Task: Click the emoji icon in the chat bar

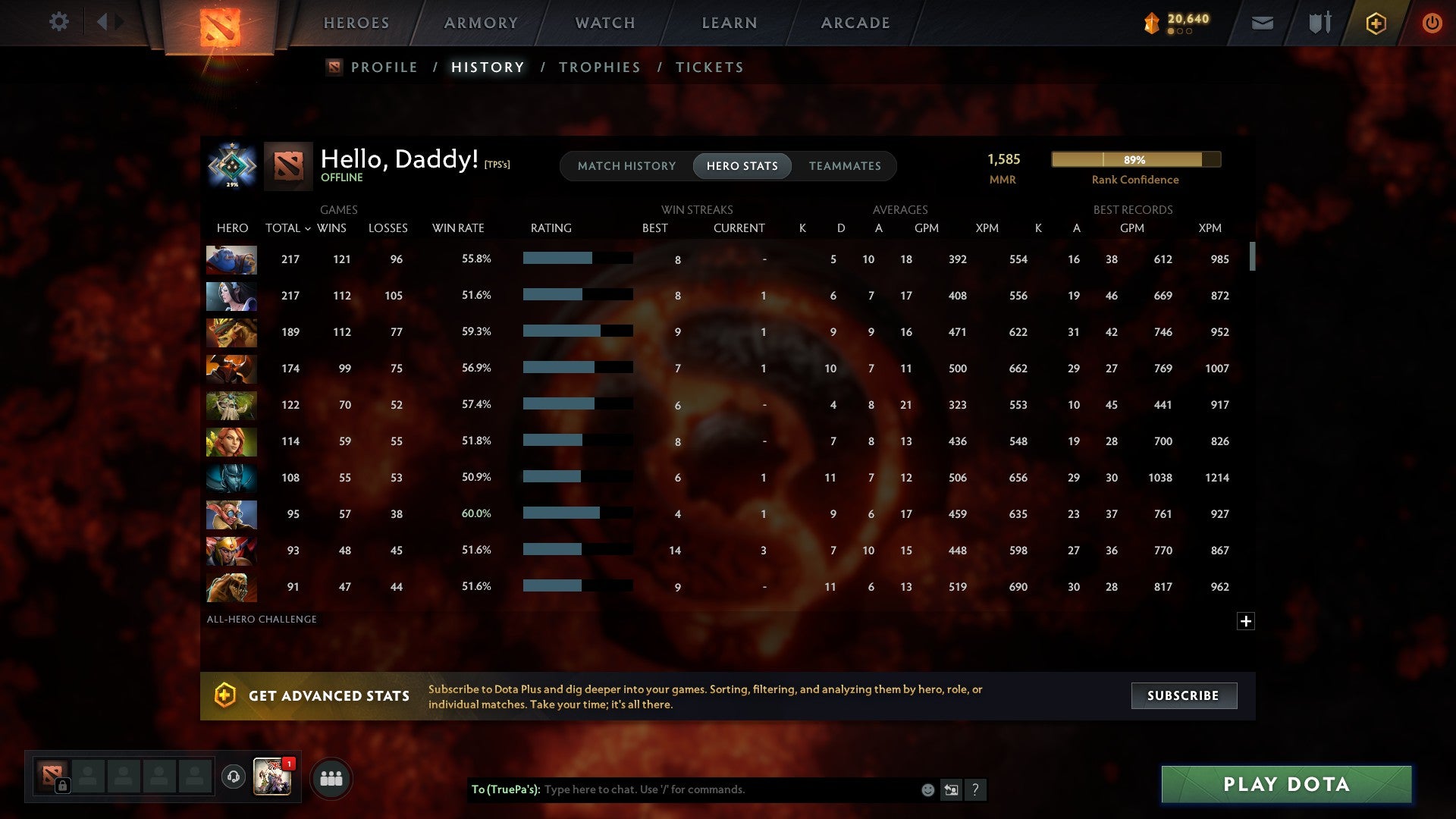Action: 928,789
